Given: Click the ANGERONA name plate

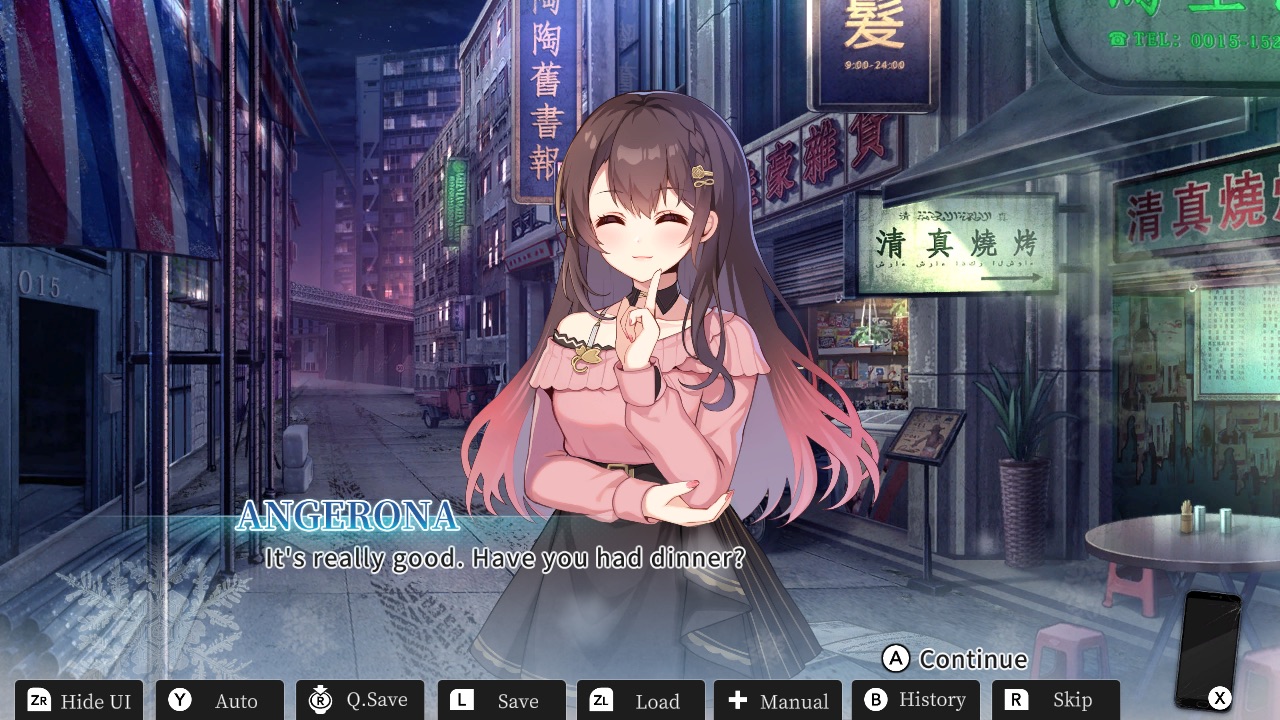Looking at the screenshot, I should (x=346, y=517).
